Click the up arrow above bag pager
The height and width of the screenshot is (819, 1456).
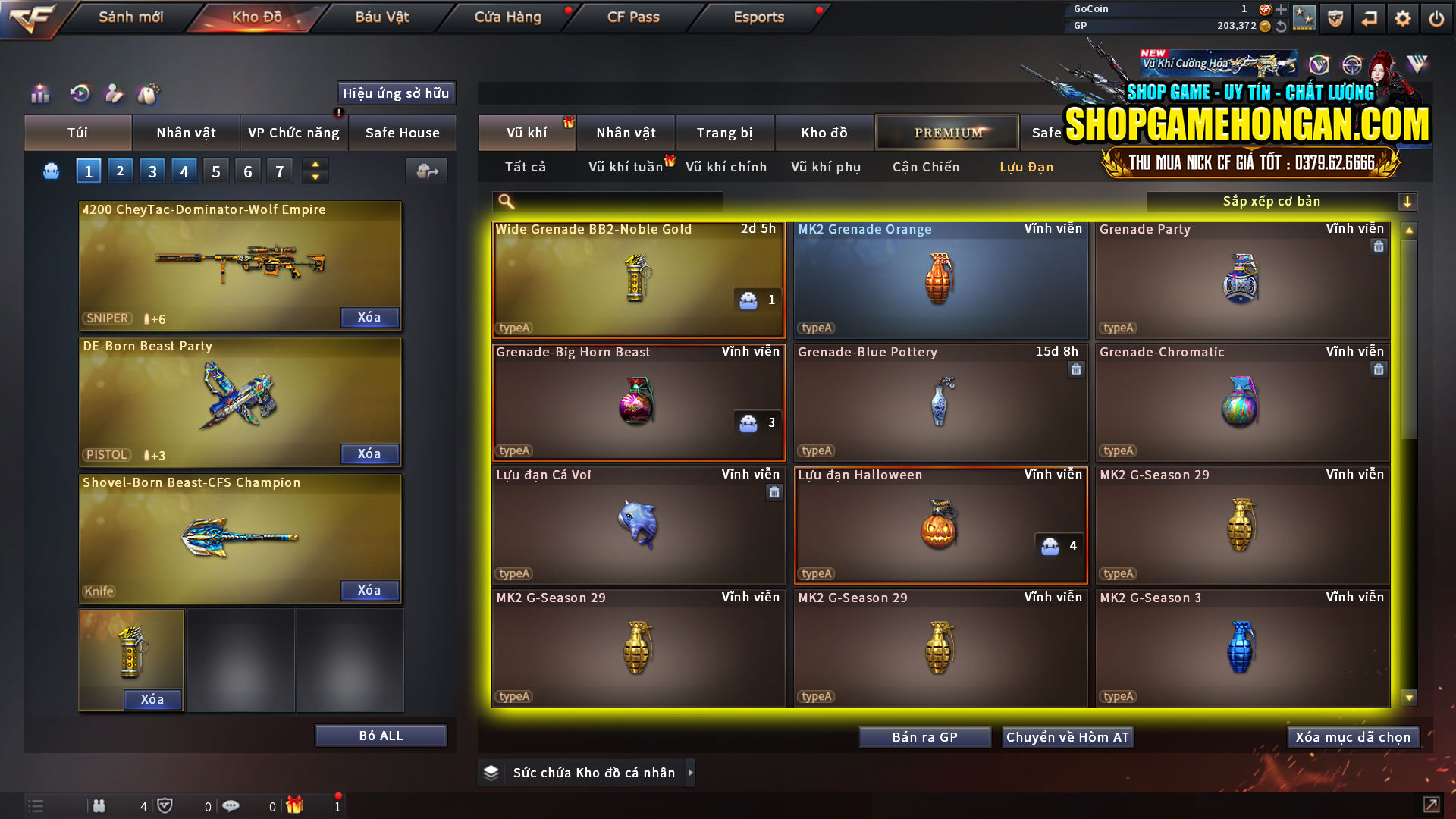click(x=314, y=165)
